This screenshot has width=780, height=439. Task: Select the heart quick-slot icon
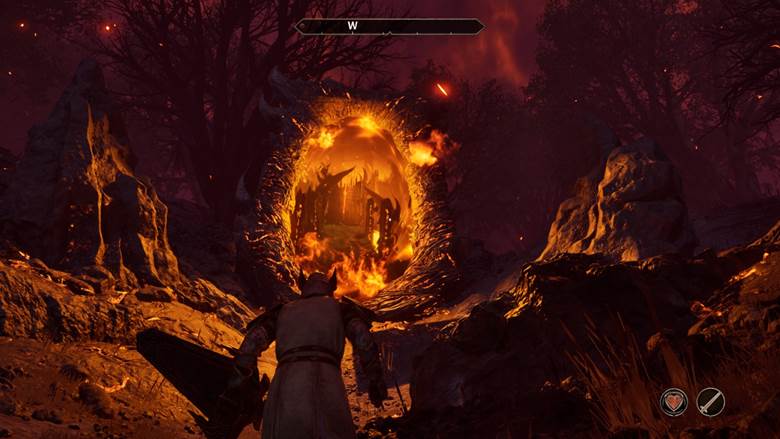click(x=674, y=402)
